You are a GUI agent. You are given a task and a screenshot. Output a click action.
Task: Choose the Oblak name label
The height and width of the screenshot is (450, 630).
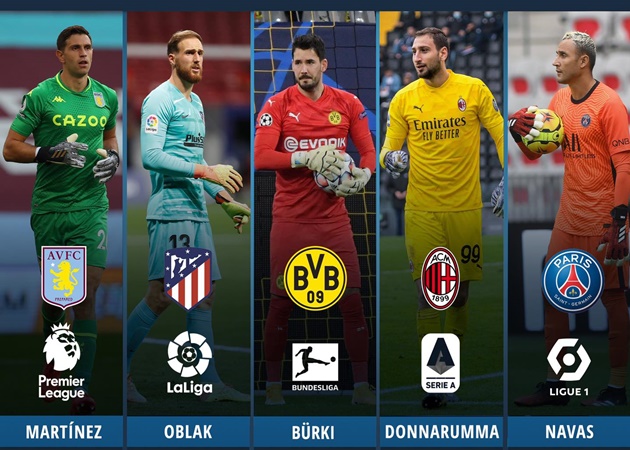189,431
